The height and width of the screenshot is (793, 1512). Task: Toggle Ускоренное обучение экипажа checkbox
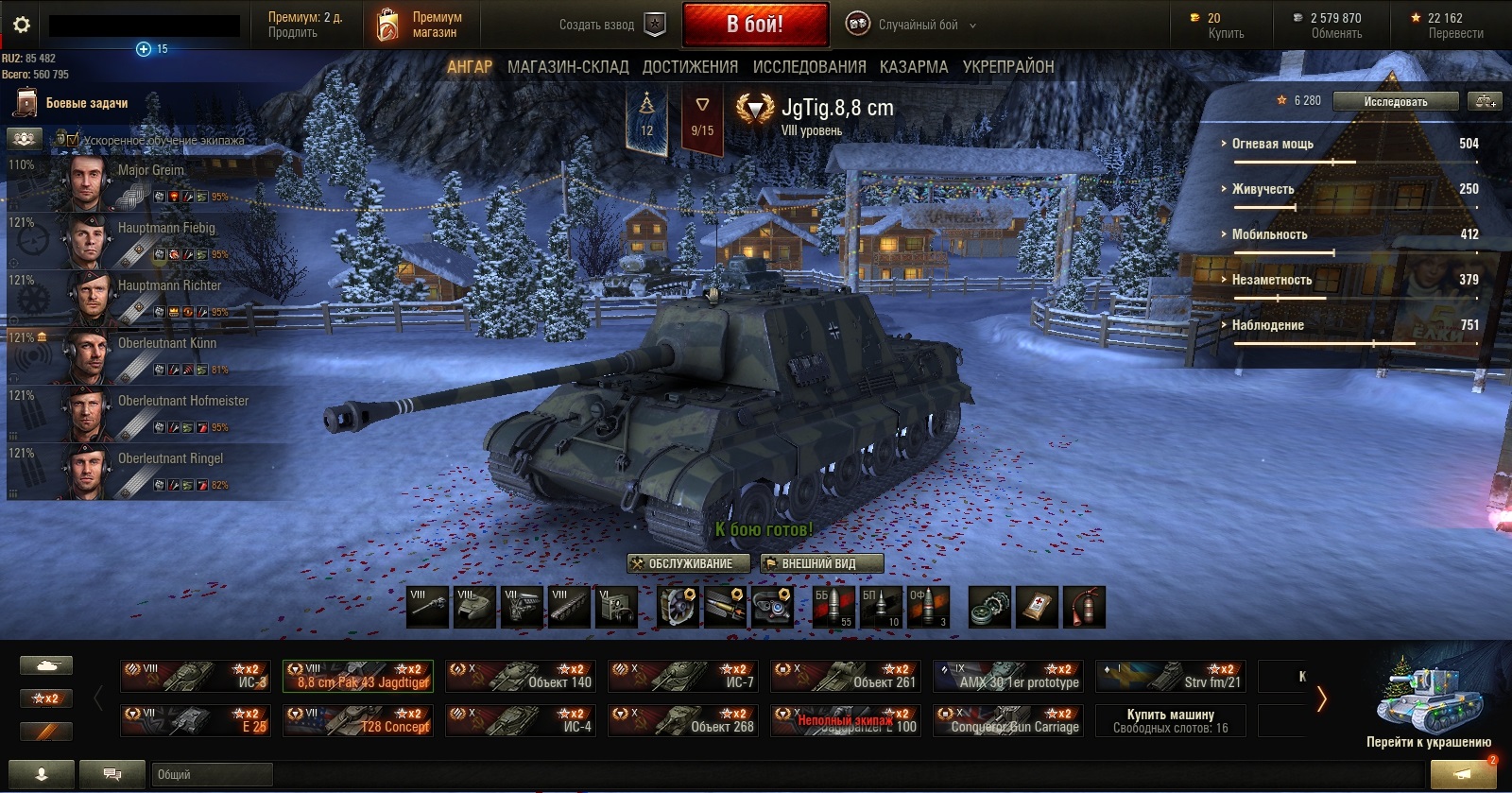[73, 140]
